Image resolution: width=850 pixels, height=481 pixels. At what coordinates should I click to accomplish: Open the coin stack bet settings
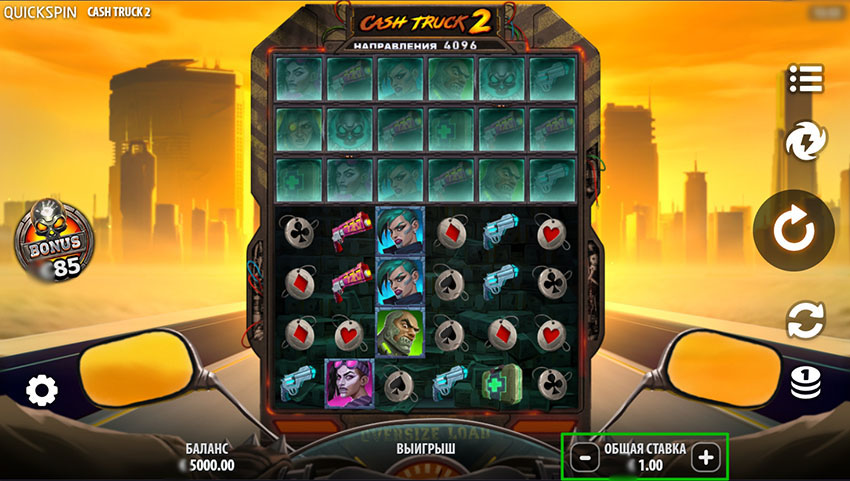pos(806,383)
